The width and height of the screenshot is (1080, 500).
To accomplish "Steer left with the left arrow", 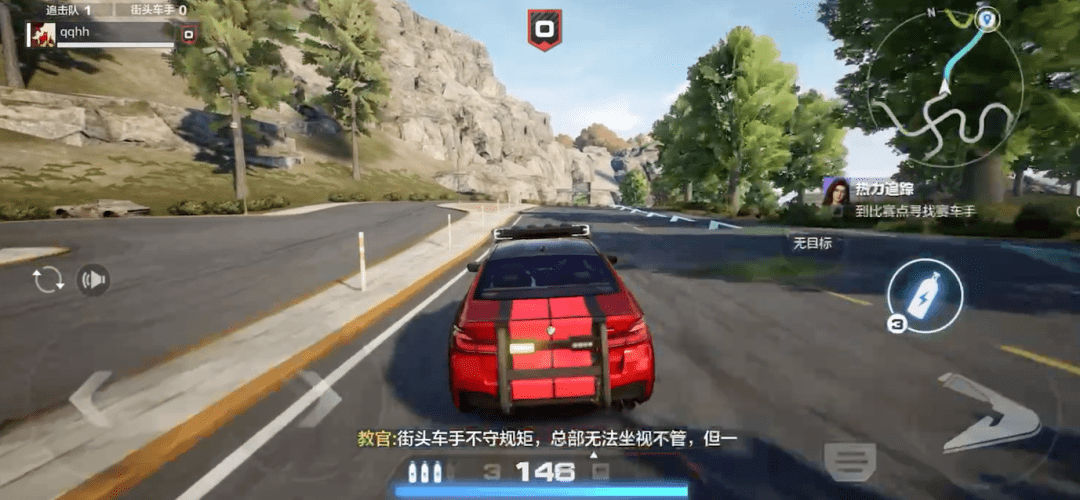I will (x=90, y=397).
